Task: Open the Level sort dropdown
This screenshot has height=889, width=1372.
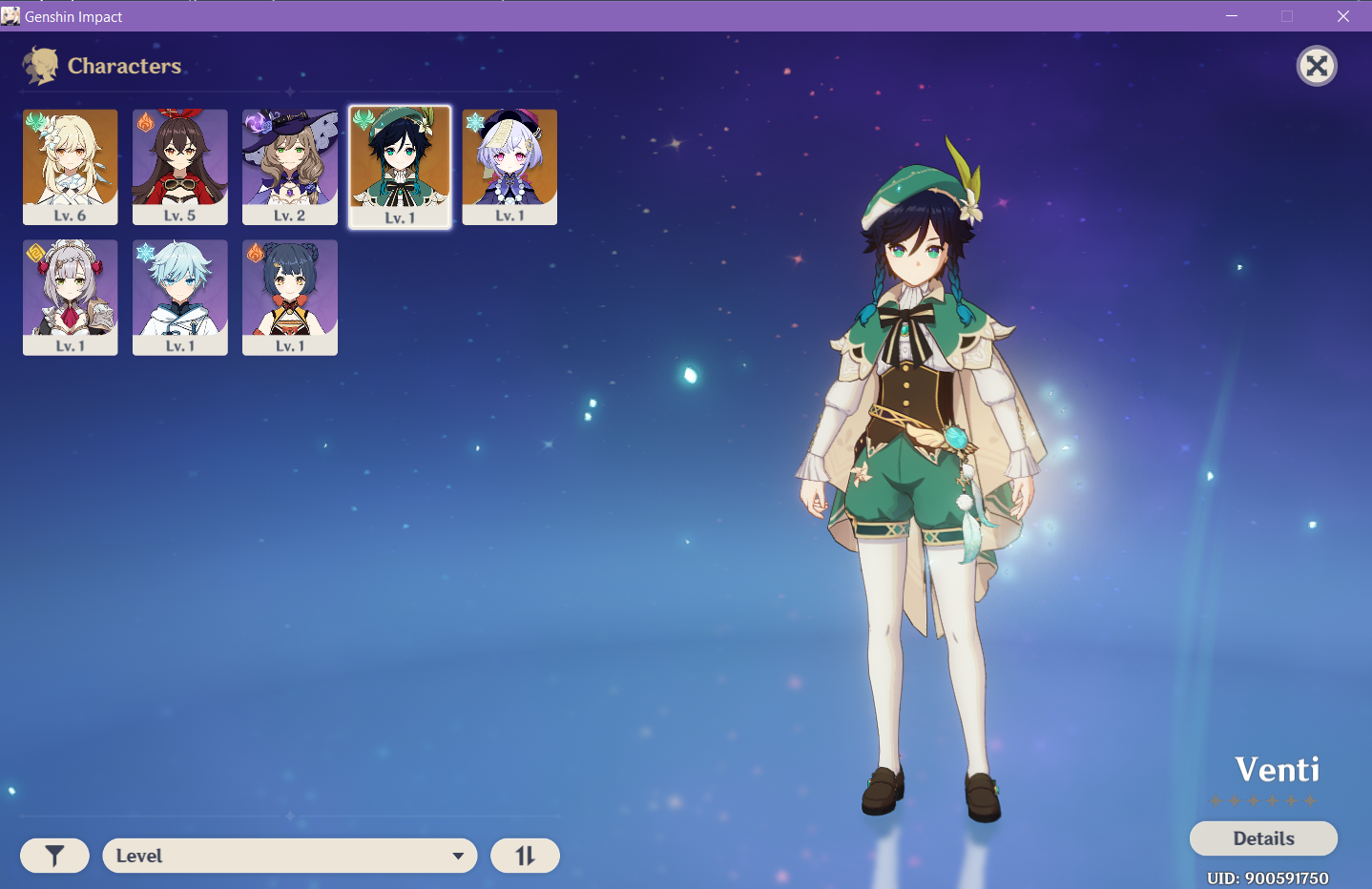Action: [290, 856]
